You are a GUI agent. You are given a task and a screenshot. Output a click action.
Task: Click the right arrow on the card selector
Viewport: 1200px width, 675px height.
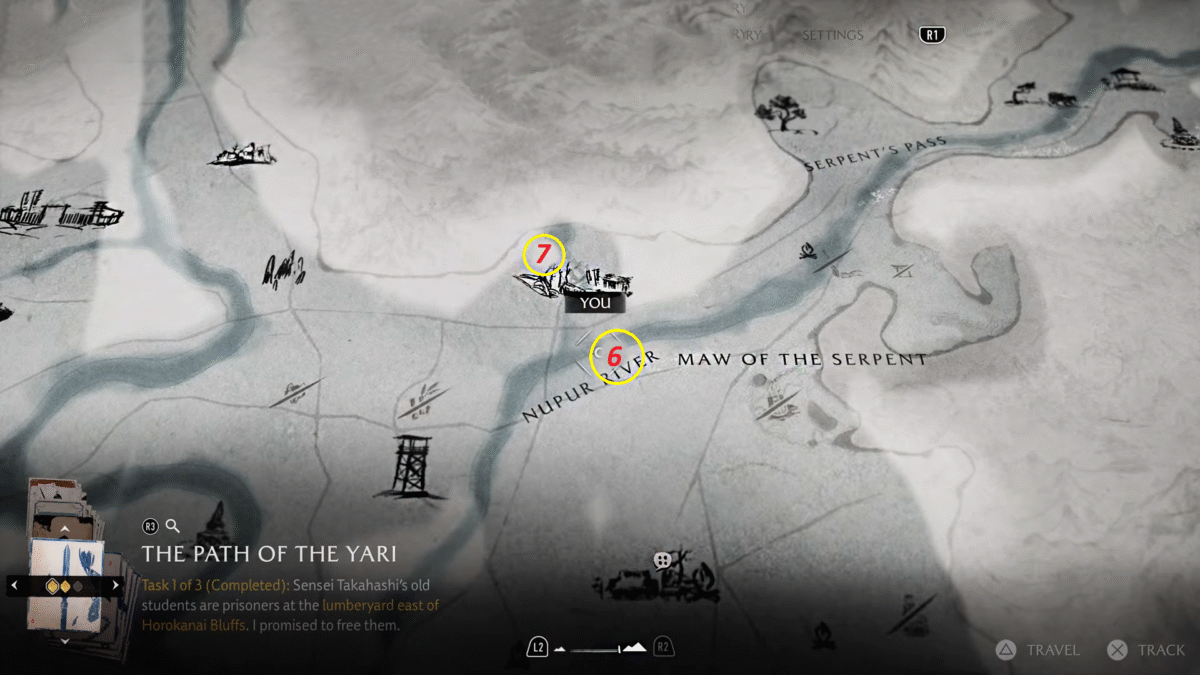pos(115,585)
